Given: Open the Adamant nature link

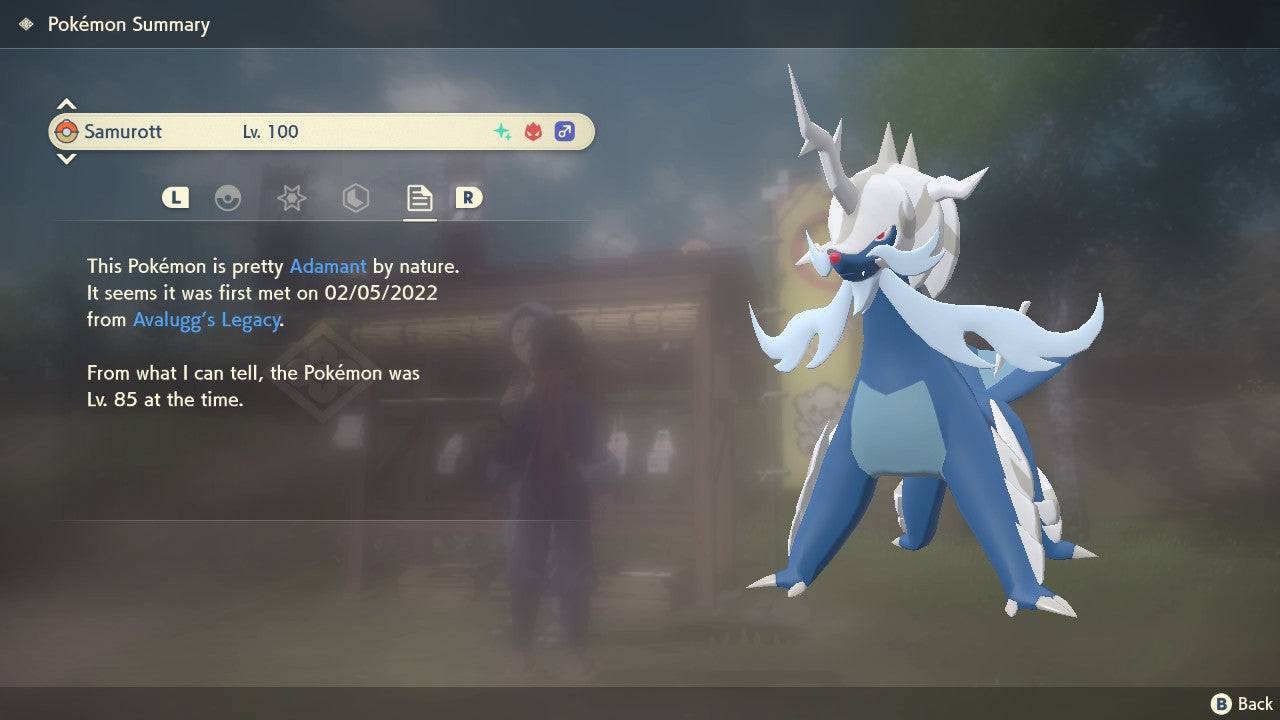Looking at the screenshot, I should [x=327, y=266].
